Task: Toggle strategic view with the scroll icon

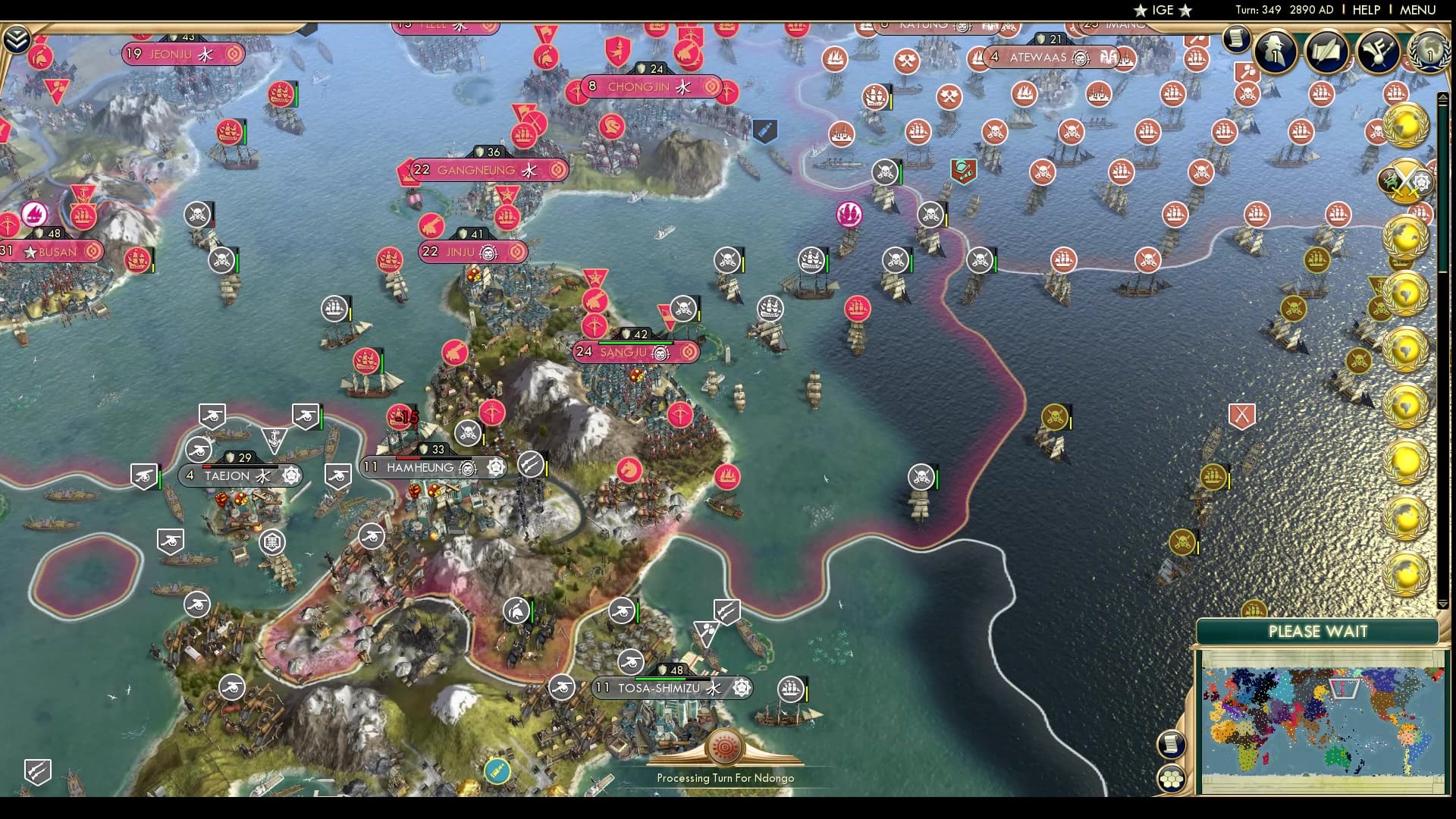Action: click(1172, 744)
